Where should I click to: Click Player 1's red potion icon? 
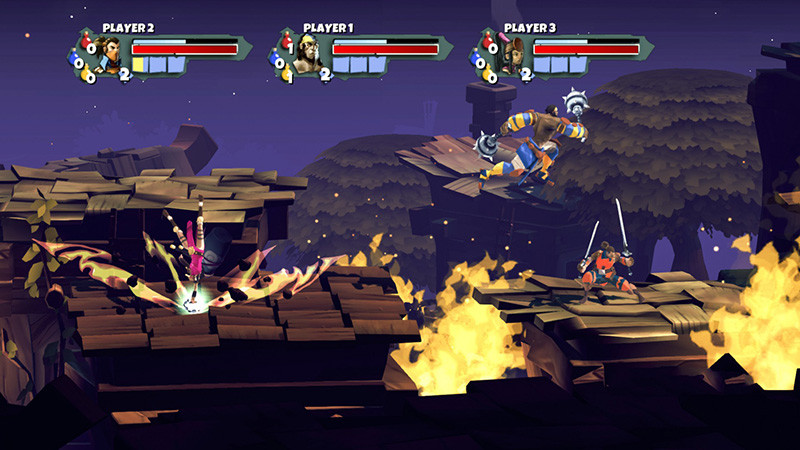click(287, 42)
